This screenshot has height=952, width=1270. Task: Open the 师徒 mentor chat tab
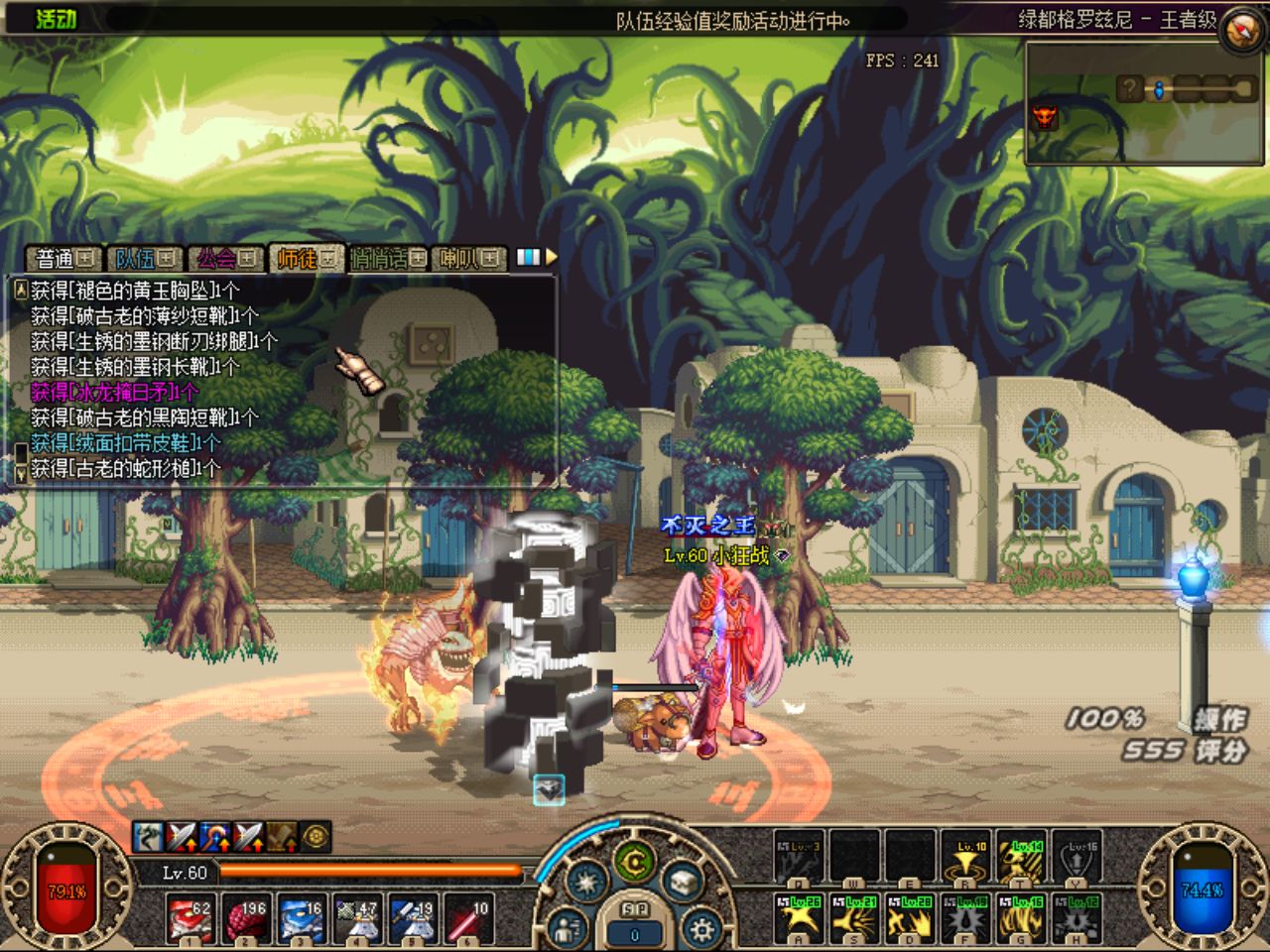pos(306,259)
